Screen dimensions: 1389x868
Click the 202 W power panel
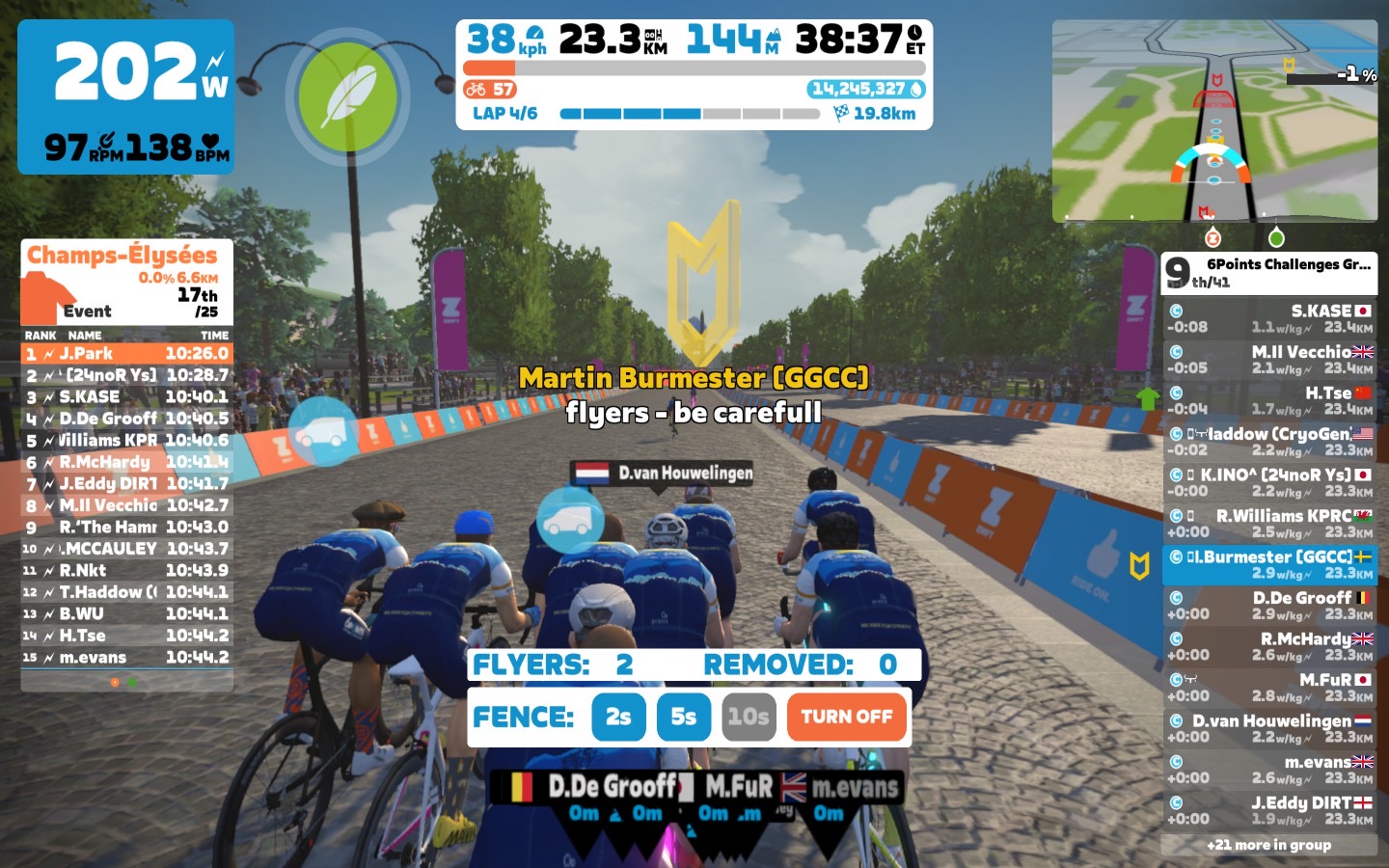click(126, 96)
